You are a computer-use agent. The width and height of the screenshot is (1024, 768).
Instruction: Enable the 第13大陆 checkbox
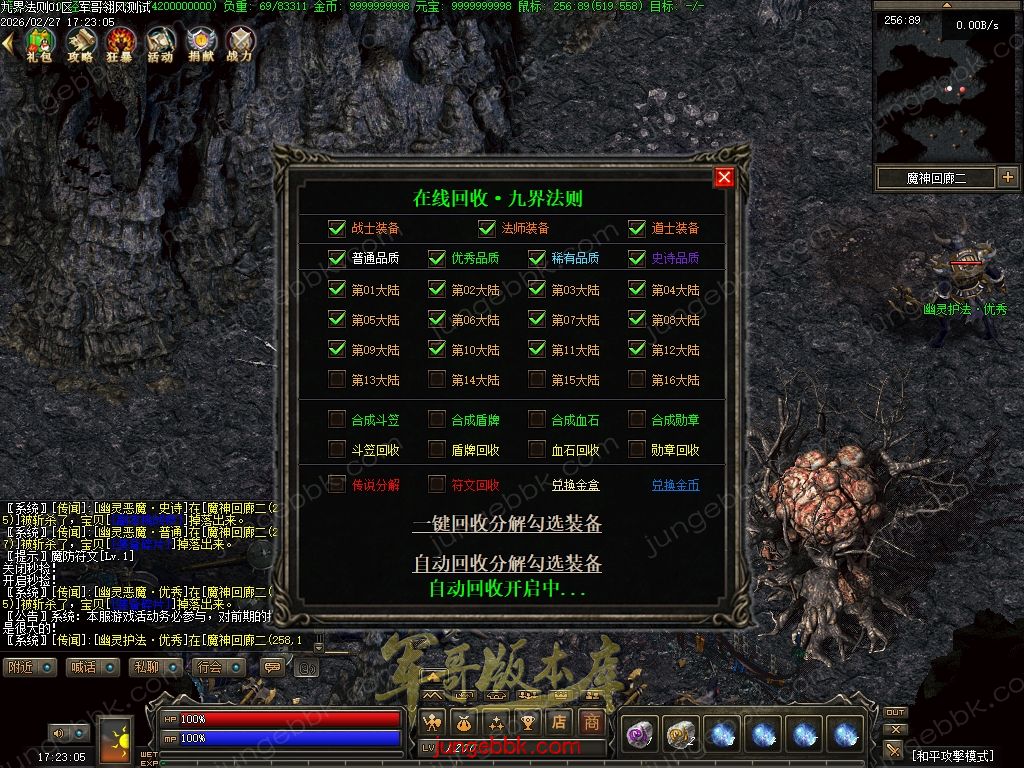pos(337,380)
